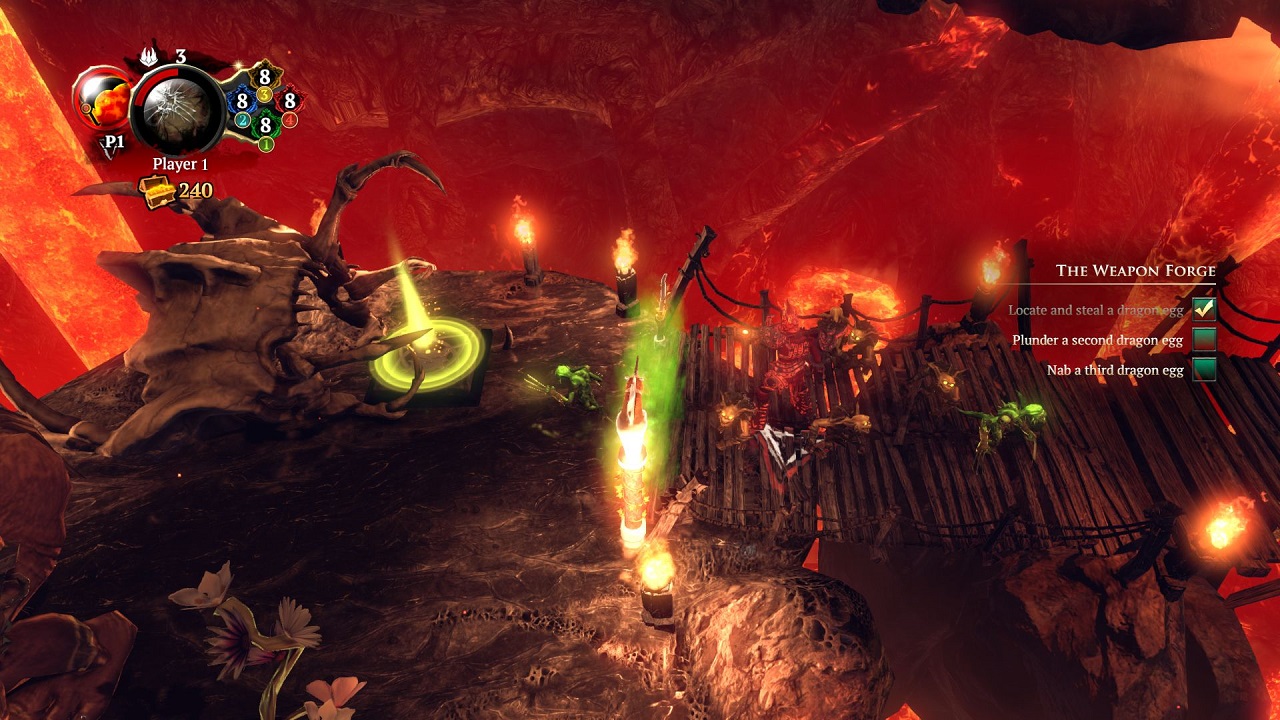Click the gold treasure chest icon
Image resolution: width=1280 pixels, height=720 pixels.
point(158,190)
